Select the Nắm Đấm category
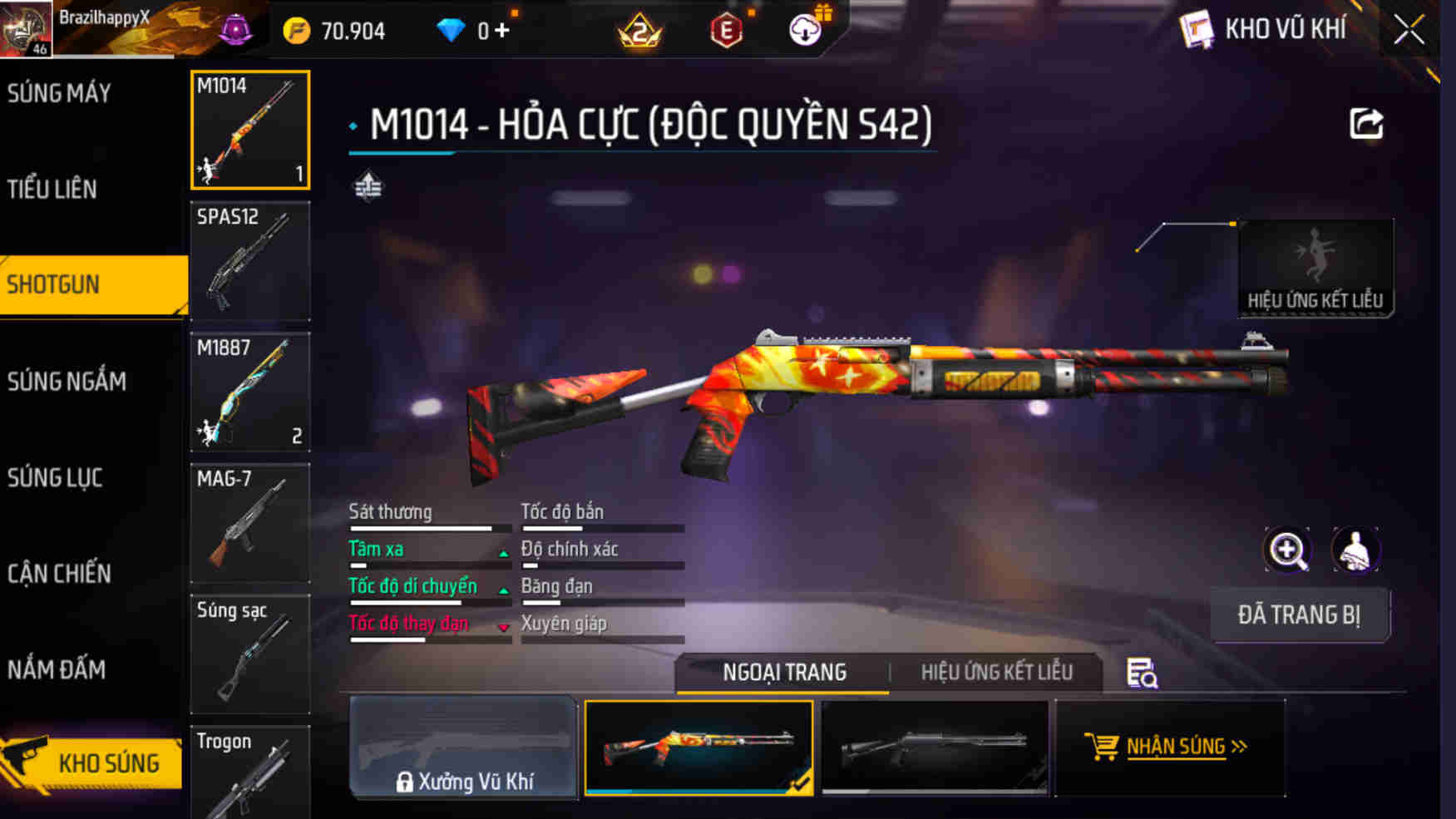Screen dimensions: 1456x819 pos(57,669)
